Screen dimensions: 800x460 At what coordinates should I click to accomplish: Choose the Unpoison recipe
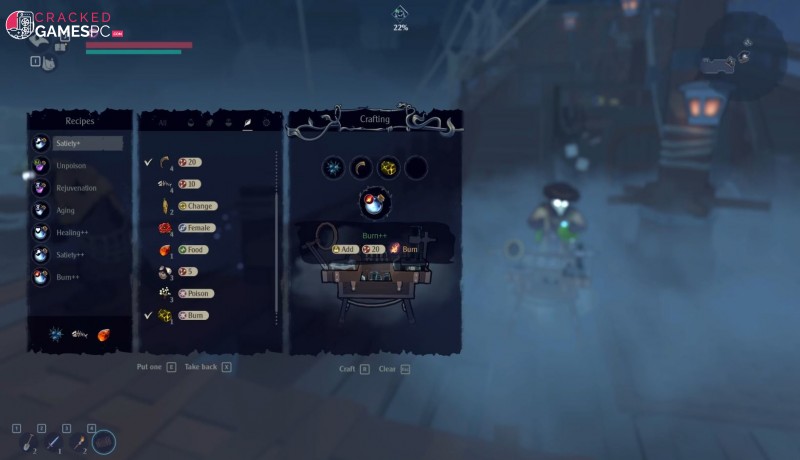tap(72, 165)
